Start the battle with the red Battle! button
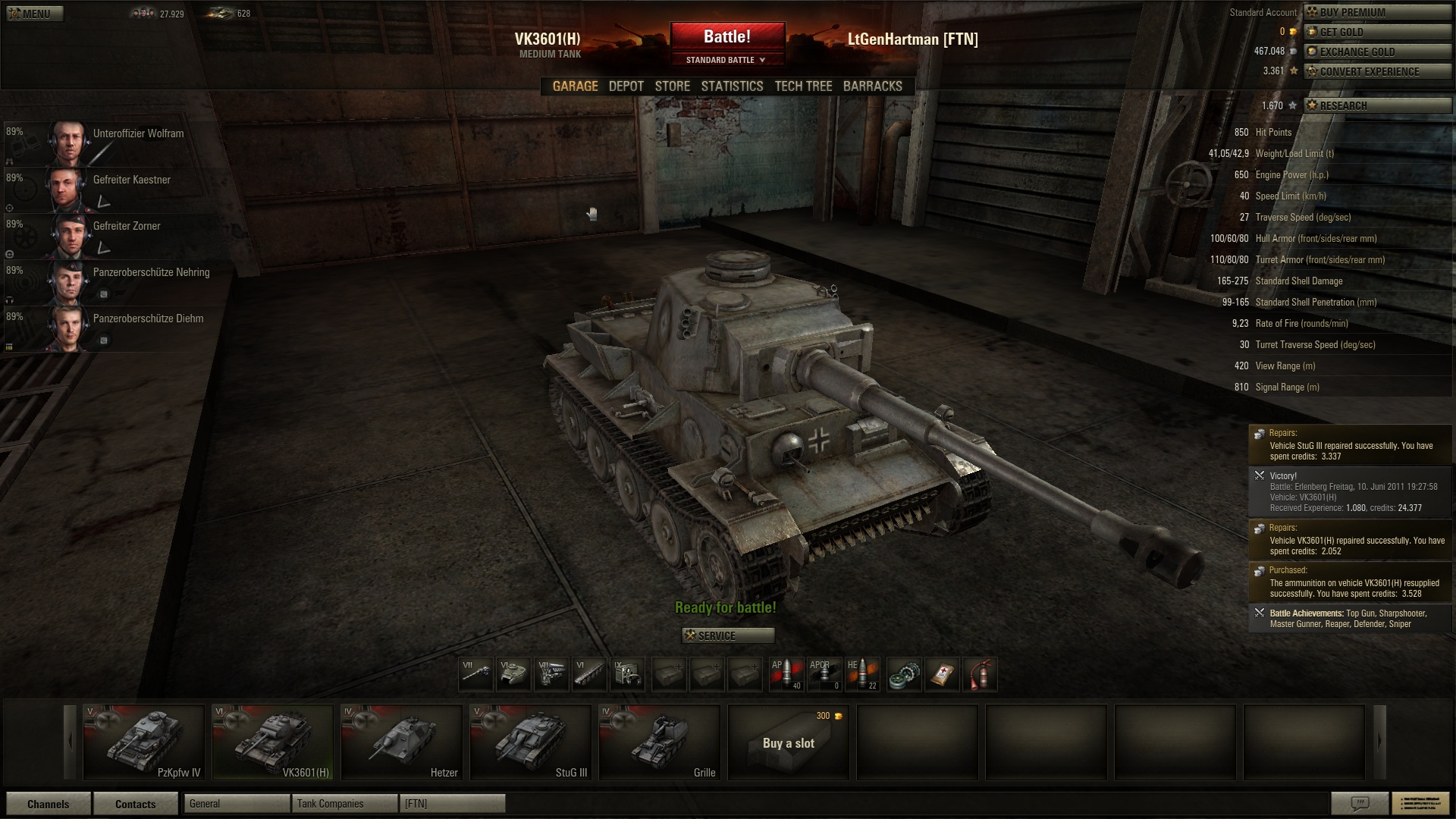This screenshot has height=819, width=1456. click(x=726, y=36)
